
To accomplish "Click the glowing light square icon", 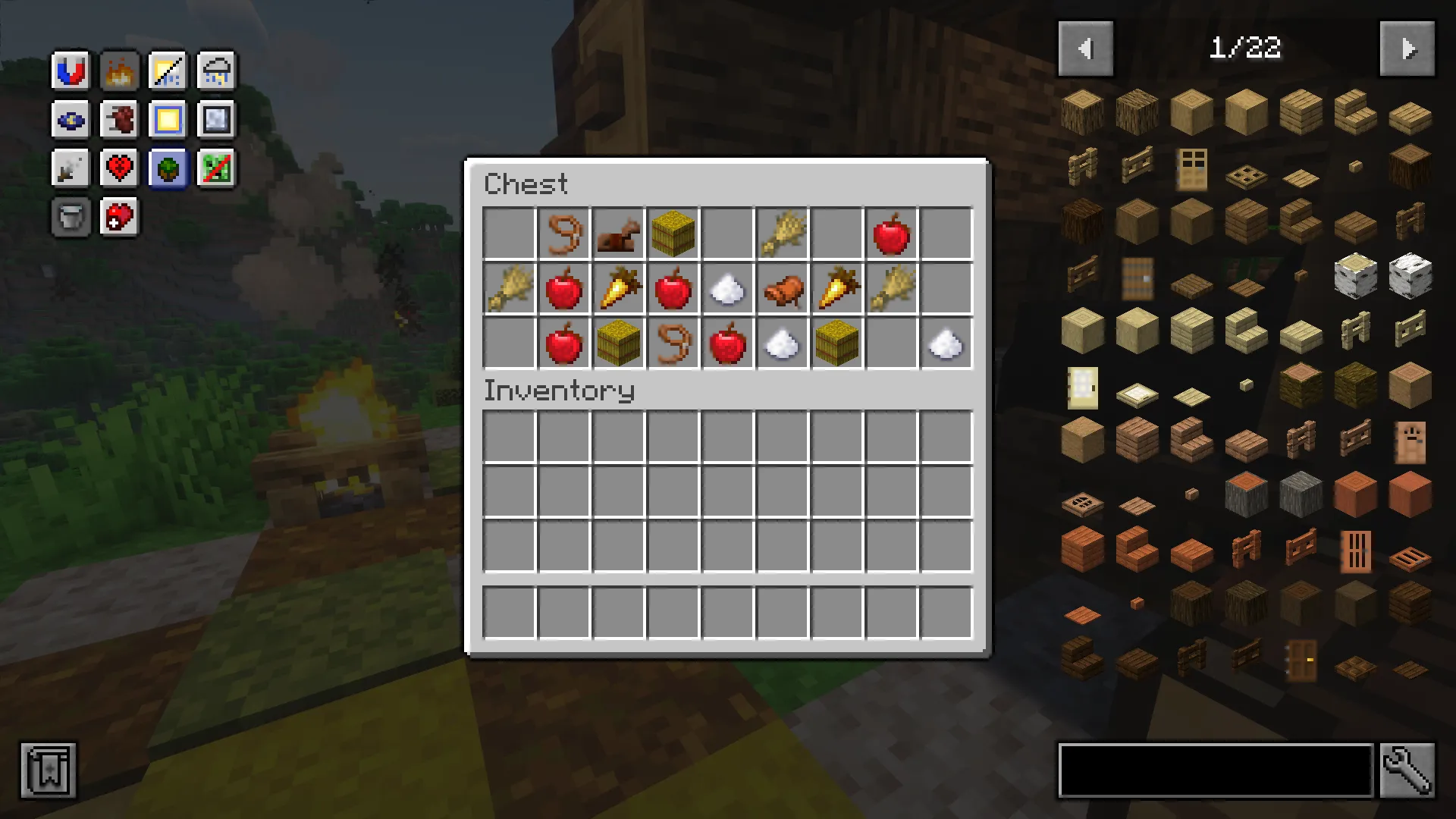I will [168, 119].
